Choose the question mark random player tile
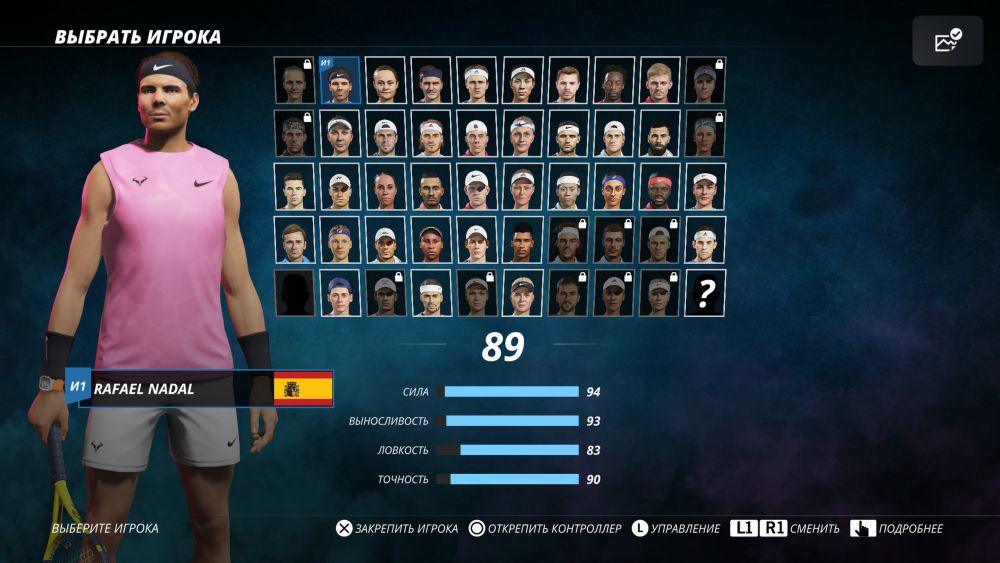The image size is (1000, 563). click(x=705, y=292)
